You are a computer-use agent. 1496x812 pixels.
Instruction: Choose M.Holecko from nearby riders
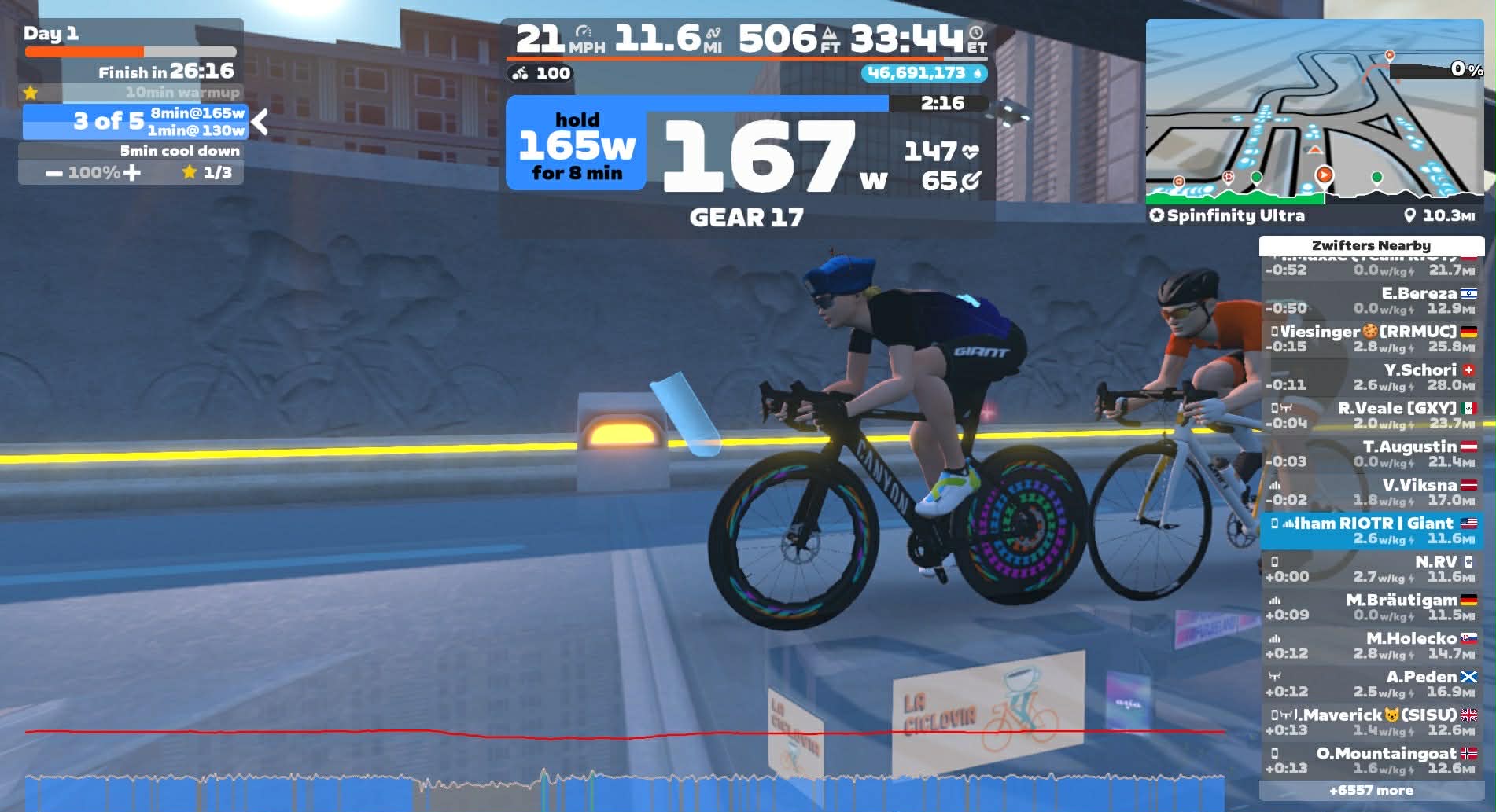point(1371,646)
